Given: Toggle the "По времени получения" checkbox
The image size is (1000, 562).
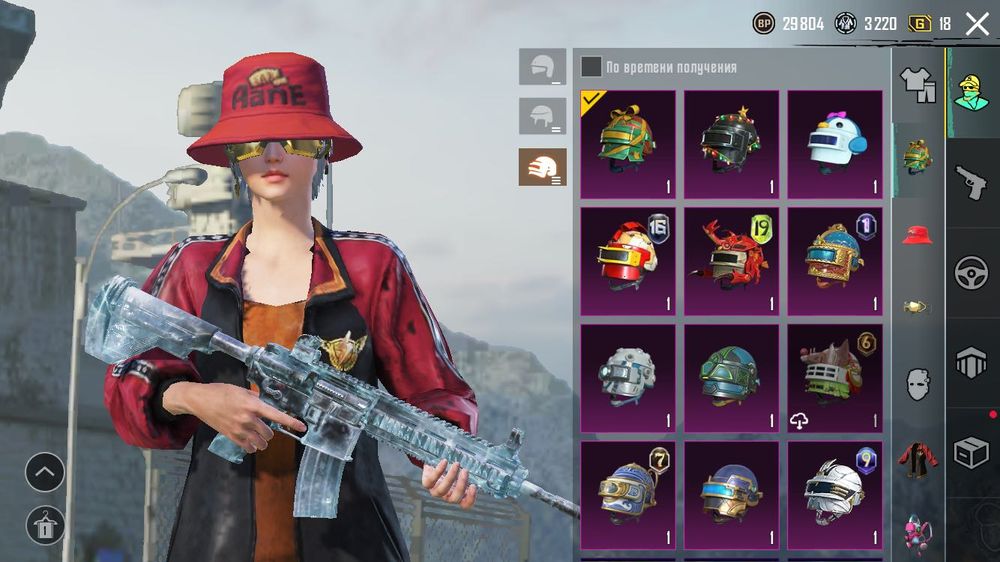Looking at the screenshot, I should pyautogui.click(x=592, y=67).
